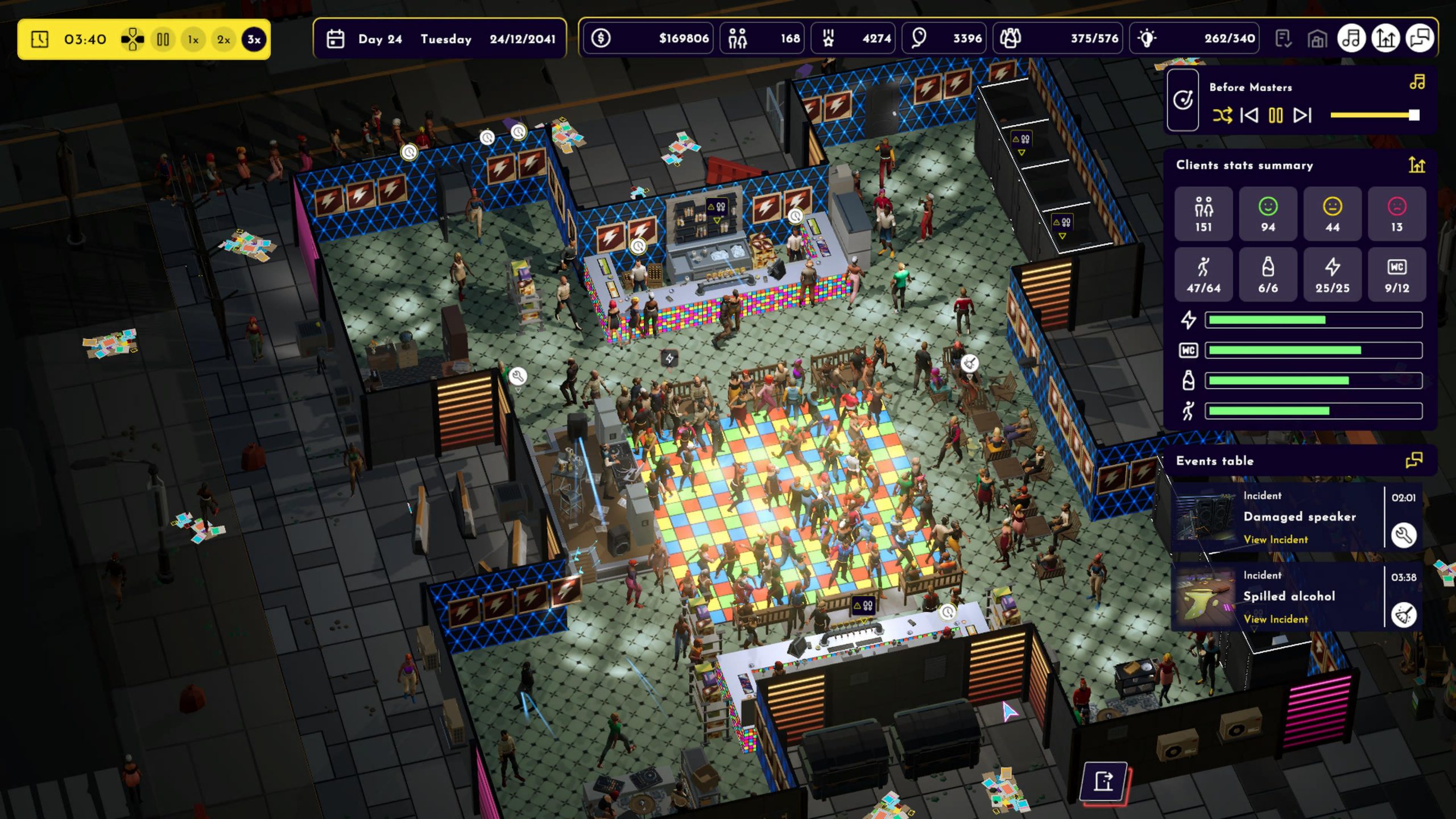Set game speed to 1x

[x=193, y=39]
